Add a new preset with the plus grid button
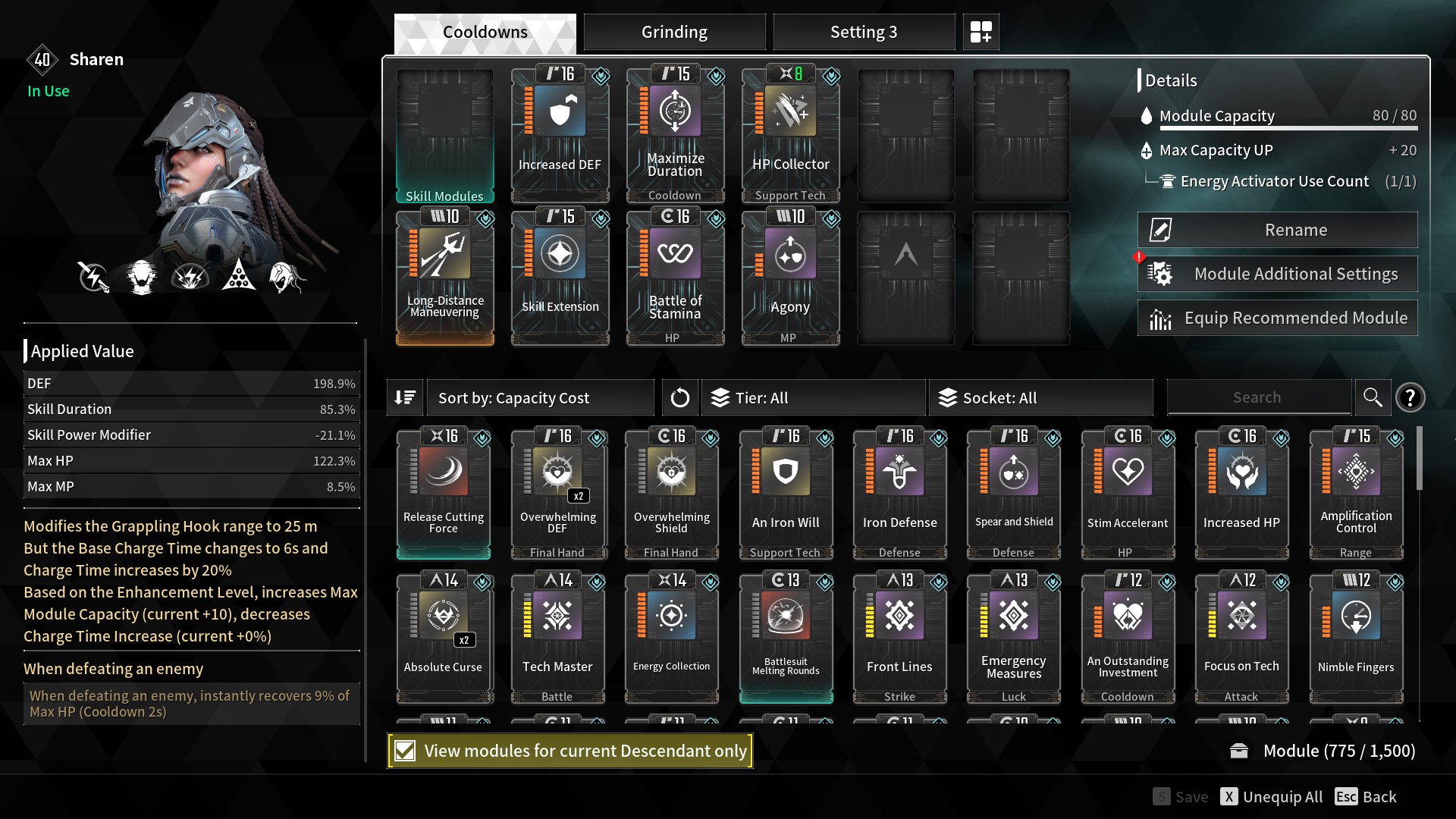This screenshot has width=1456, height=819. [x=981, y=32]
